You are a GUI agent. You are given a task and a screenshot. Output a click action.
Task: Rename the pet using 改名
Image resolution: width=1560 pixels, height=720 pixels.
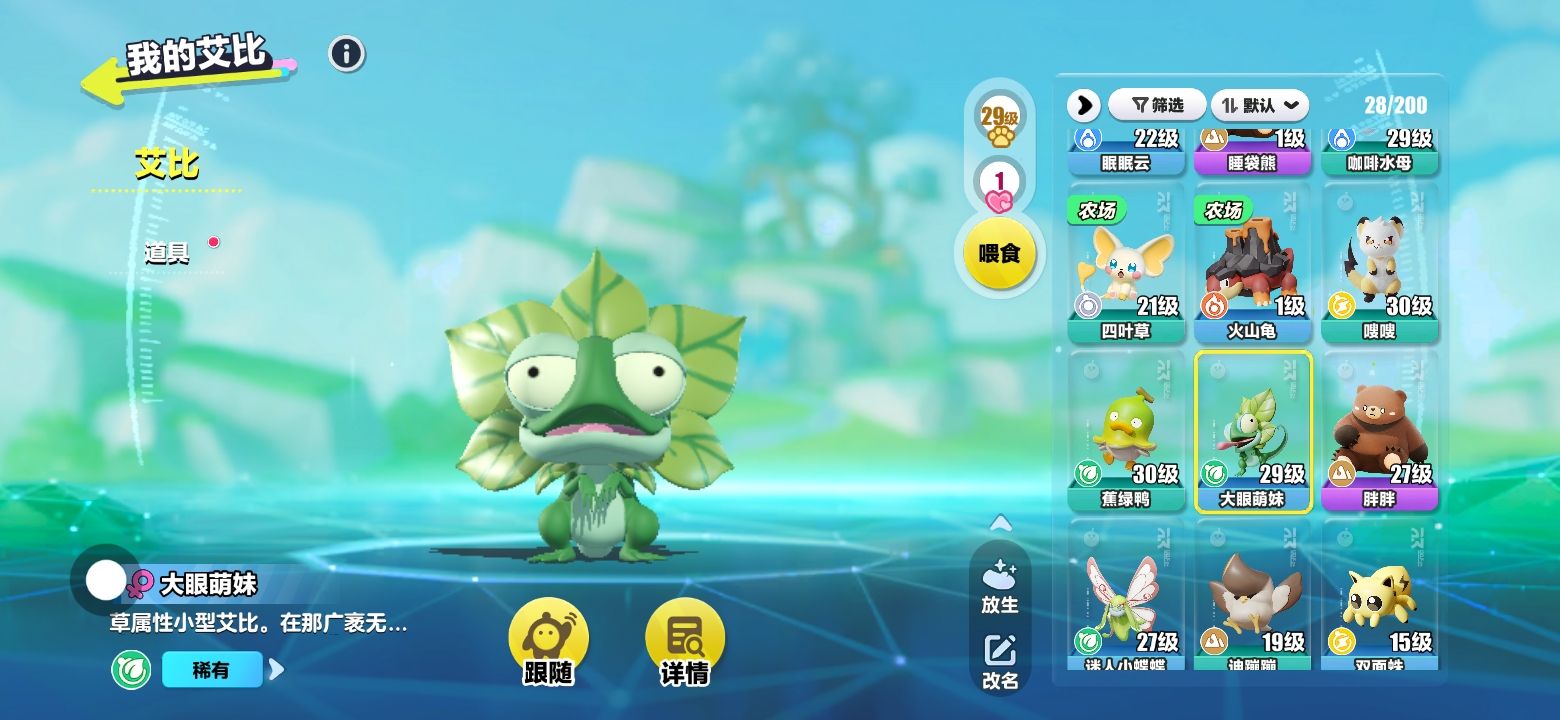(x=1000, y=662)
